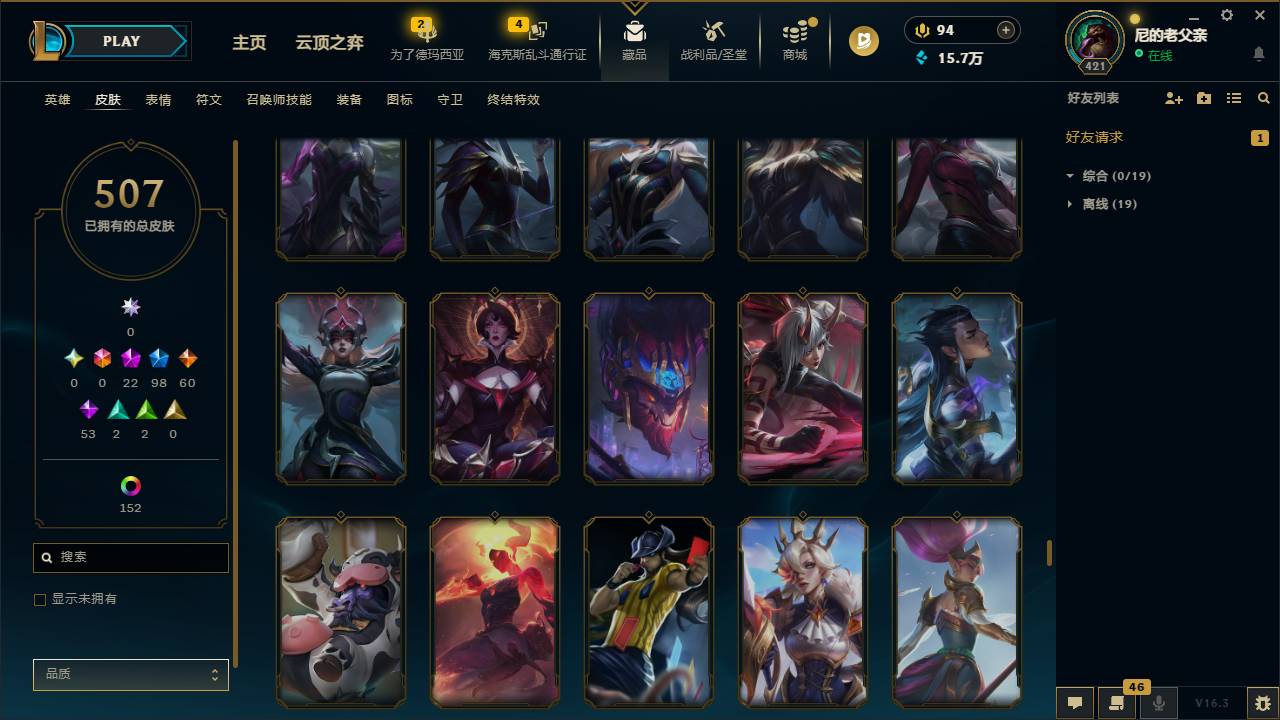Click the chroma color wheel showing 152

(130, 487)
